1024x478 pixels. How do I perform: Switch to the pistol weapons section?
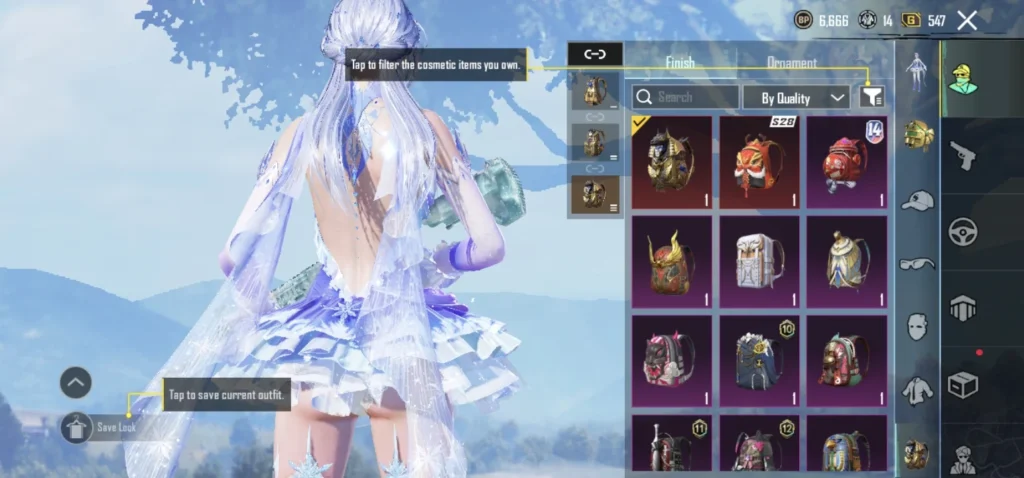(x=964, y=155)
